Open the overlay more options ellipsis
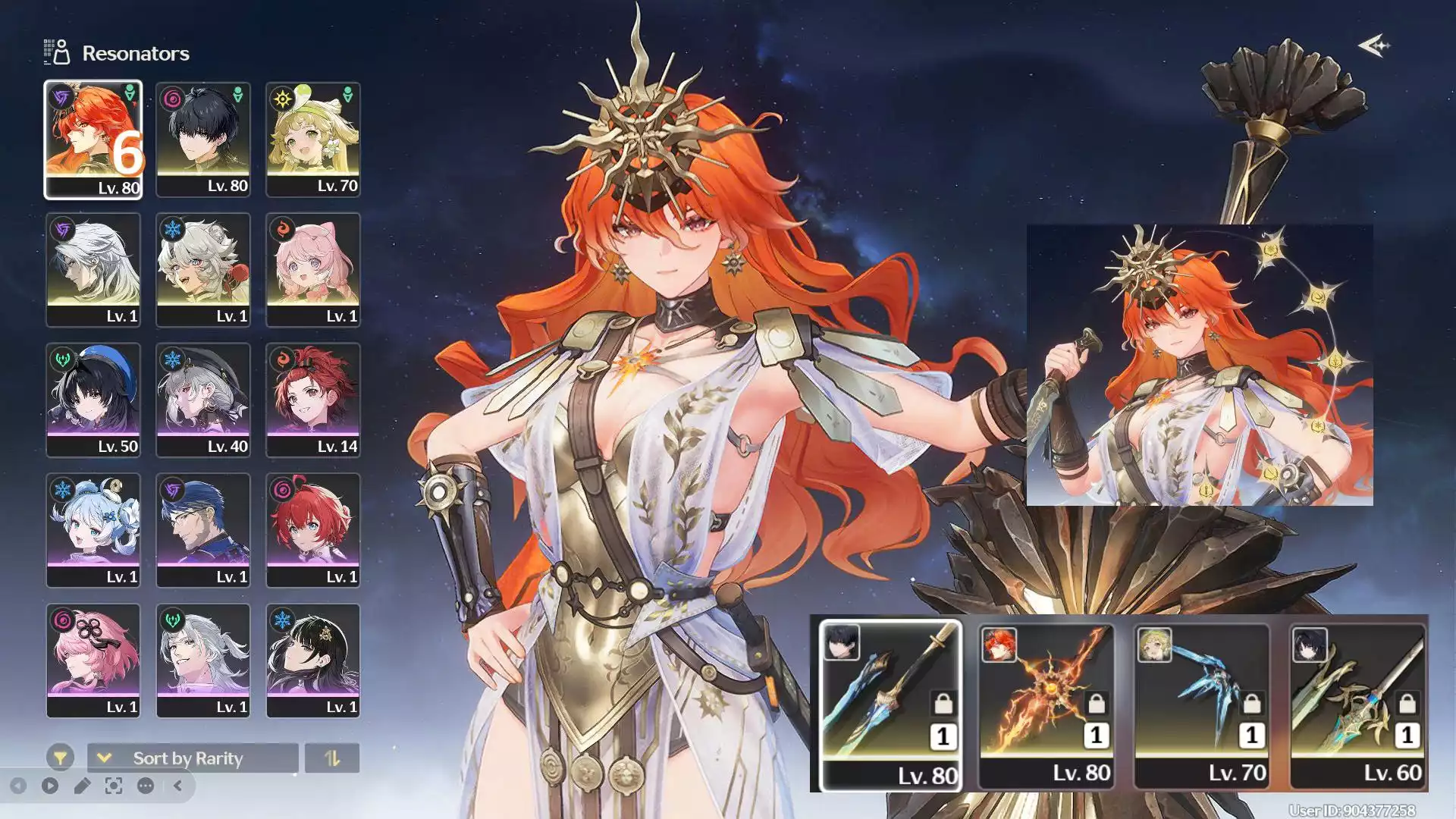 [x=146, y=786]
